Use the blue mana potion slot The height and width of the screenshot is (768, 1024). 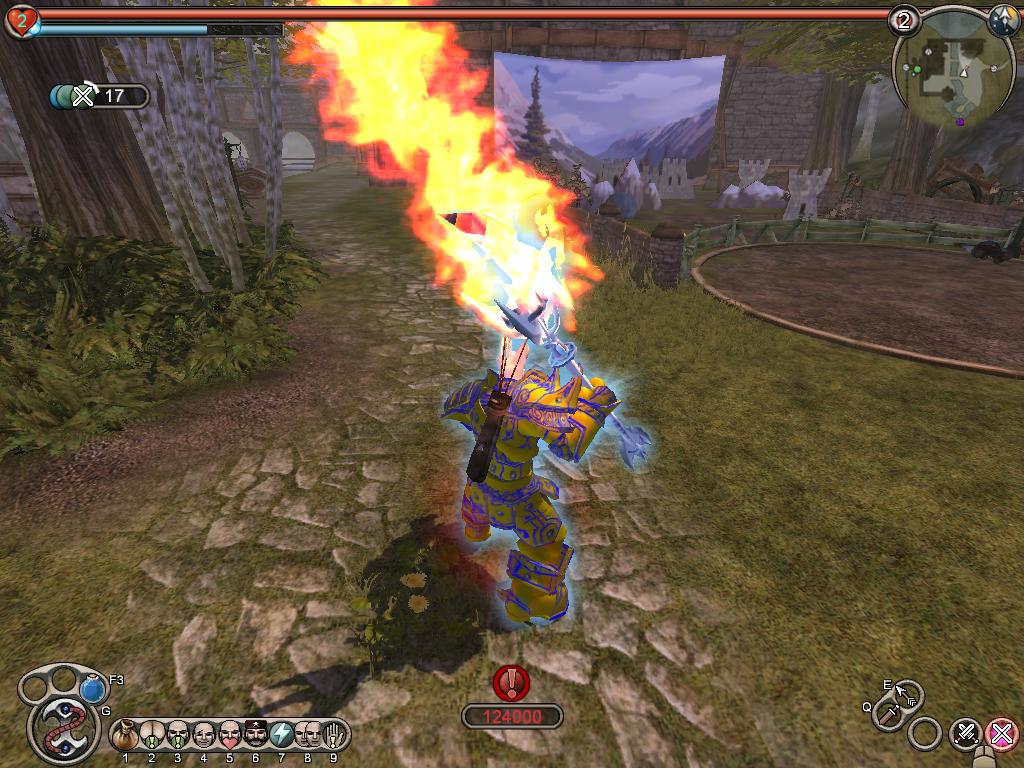(93, 690)
